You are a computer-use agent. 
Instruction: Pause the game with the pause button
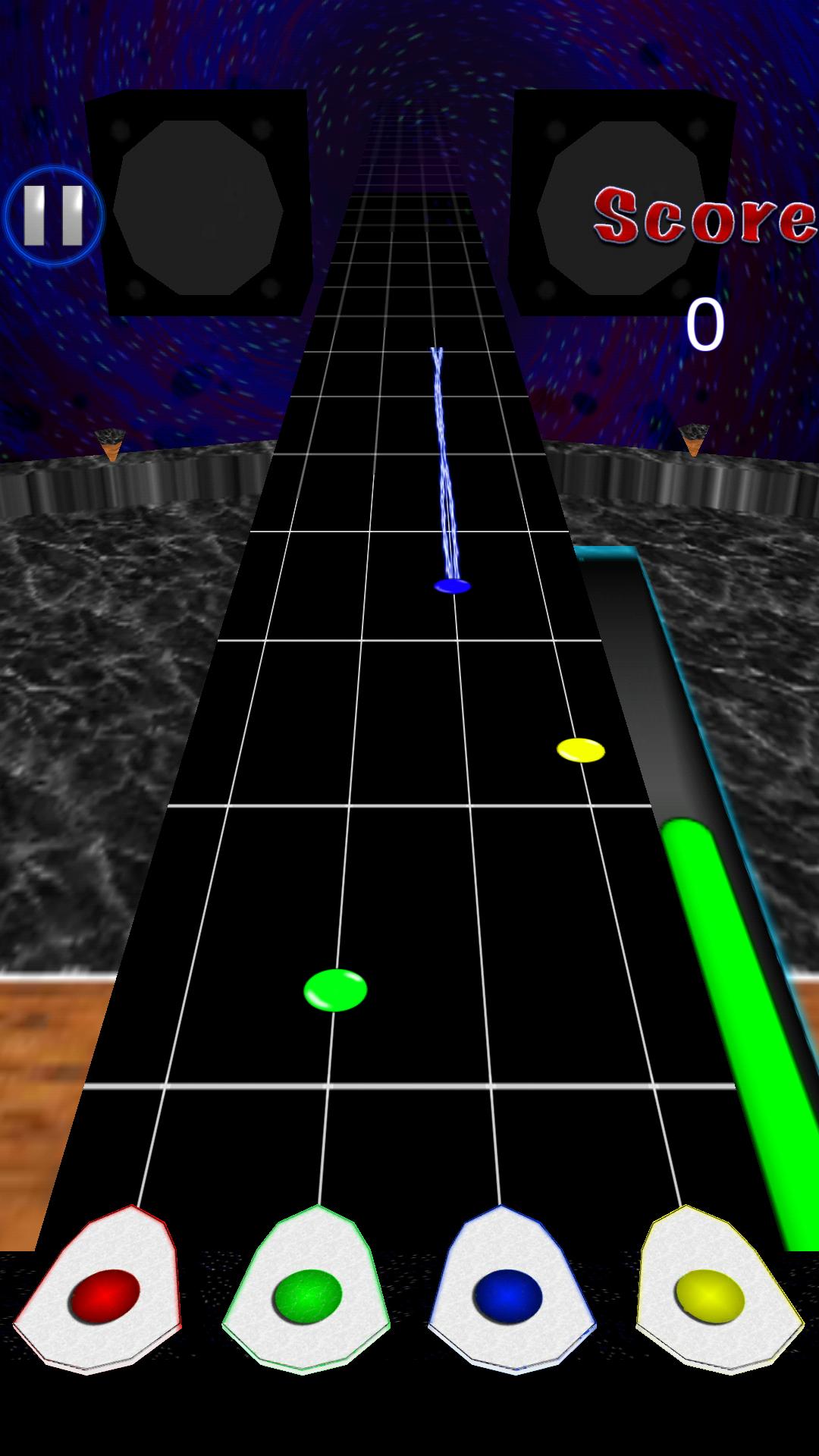(53, 216)
